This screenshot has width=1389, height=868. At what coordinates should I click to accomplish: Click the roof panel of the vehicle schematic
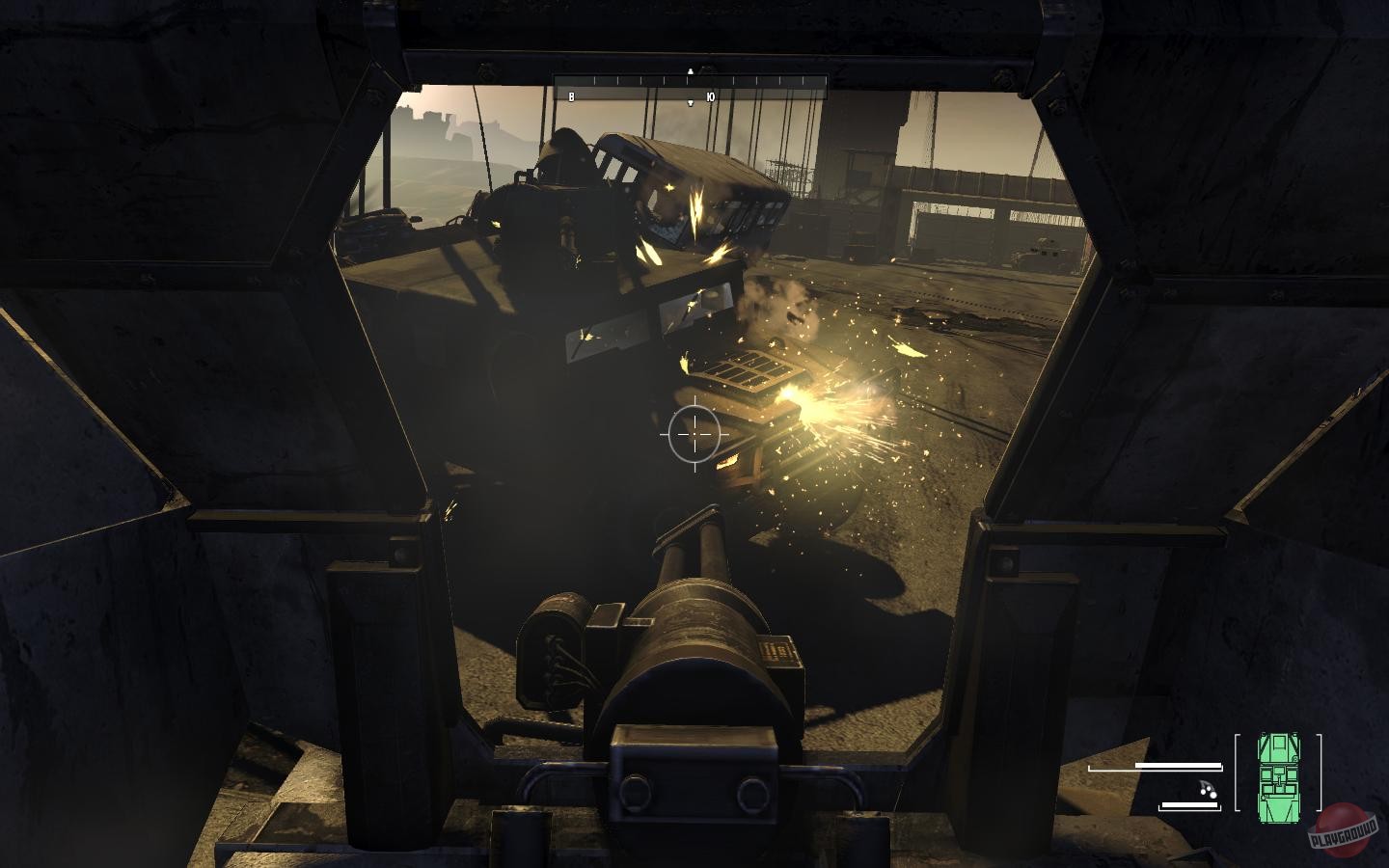click(x=1280, y=779)
